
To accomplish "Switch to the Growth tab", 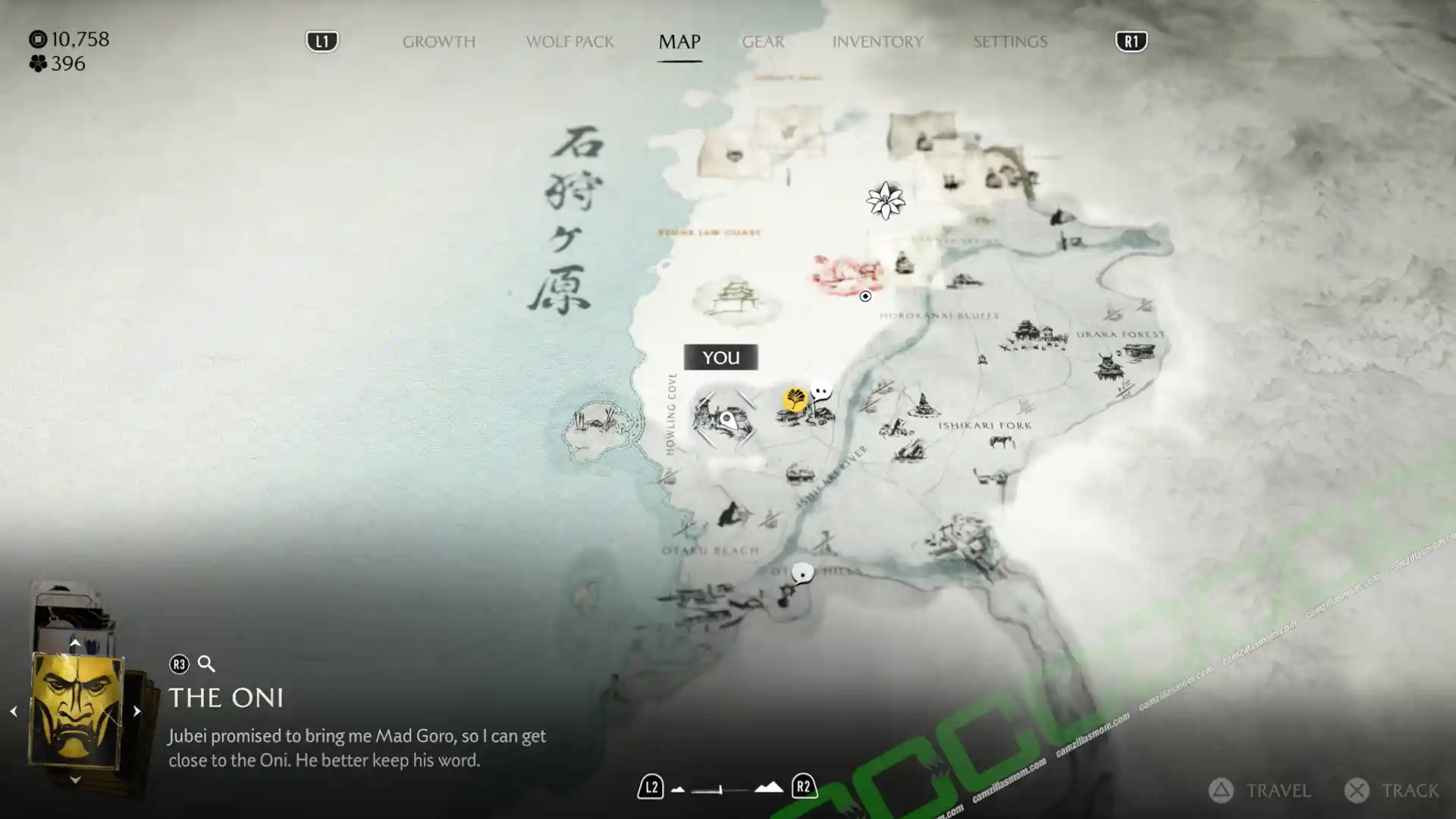I will tap(438, 42).
